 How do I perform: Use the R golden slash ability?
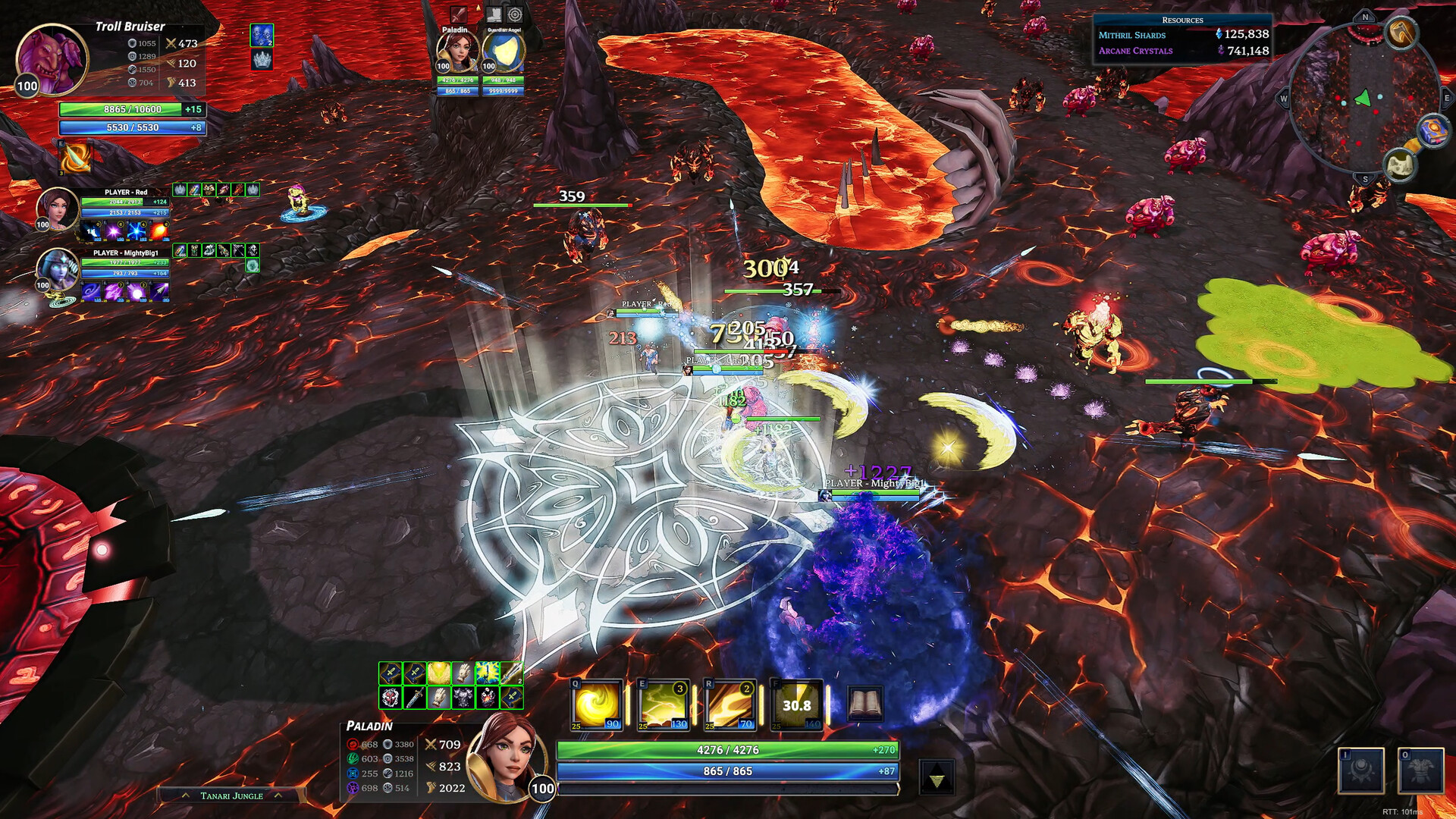coord(730,704)
